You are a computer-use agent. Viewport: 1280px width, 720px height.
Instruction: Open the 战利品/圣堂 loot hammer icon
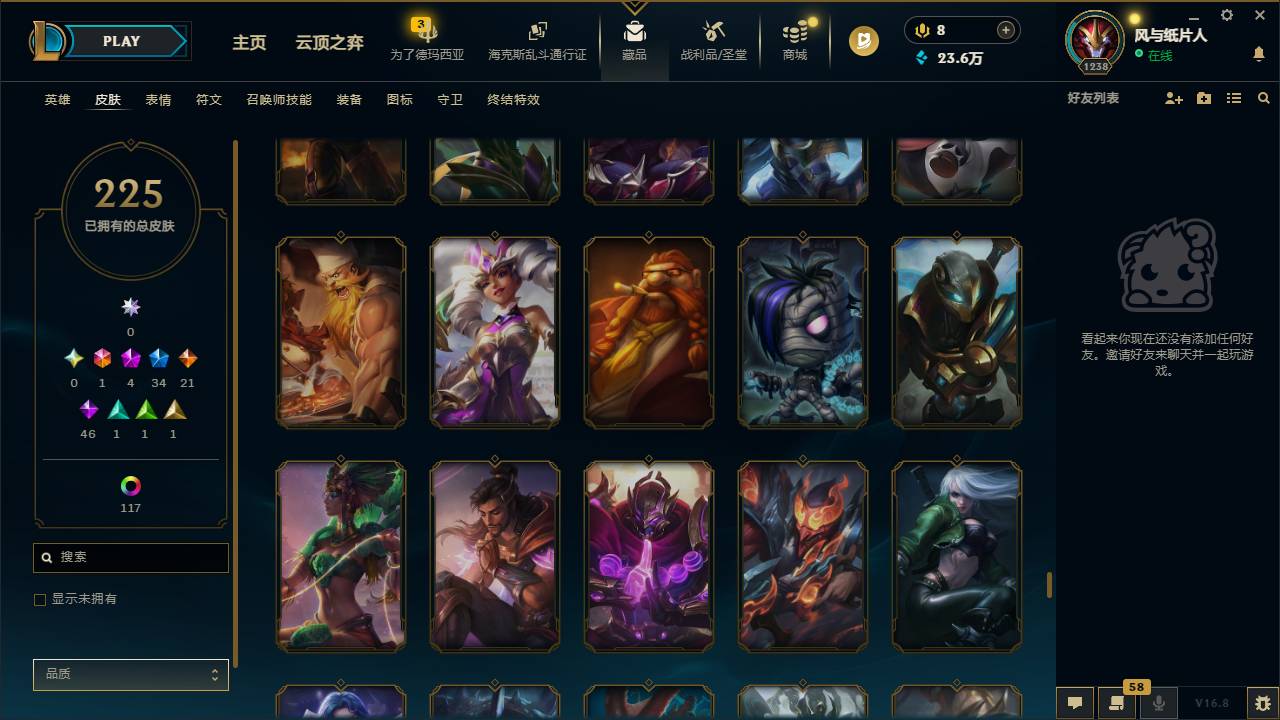pos(712,31)
